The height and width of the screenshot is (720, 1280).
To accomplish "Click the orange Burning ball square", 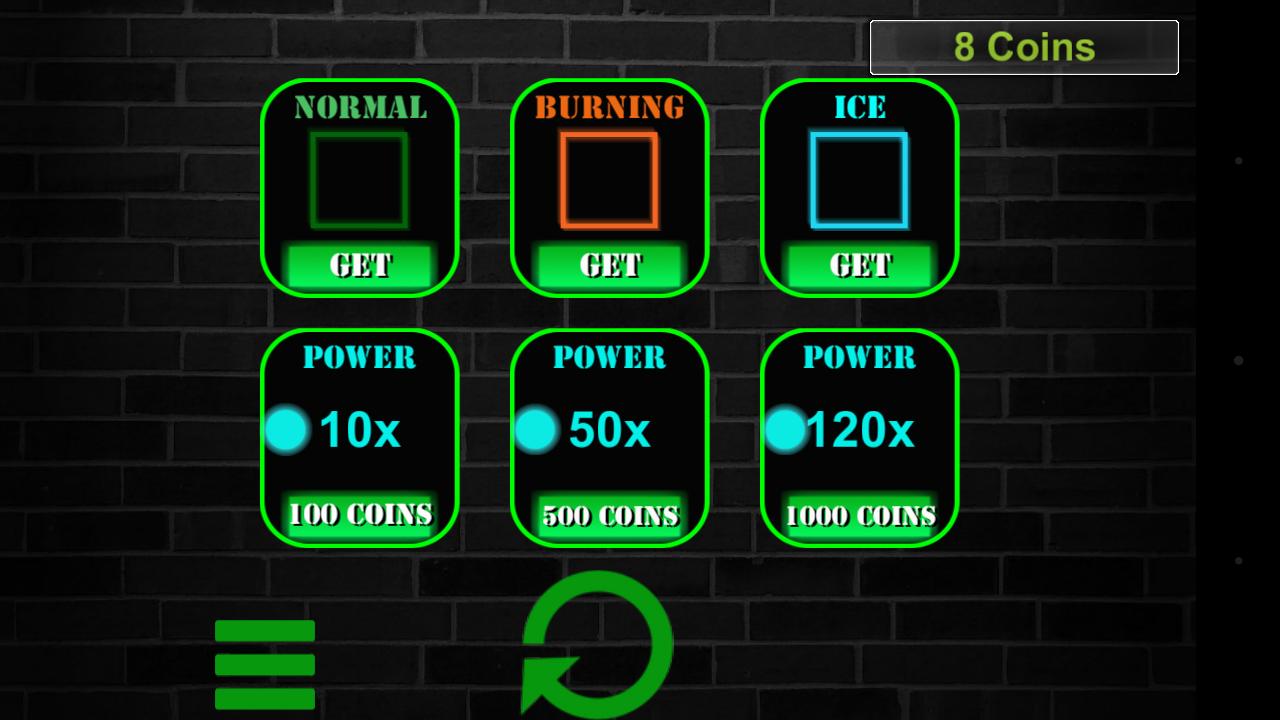I will tap(609, 181).
